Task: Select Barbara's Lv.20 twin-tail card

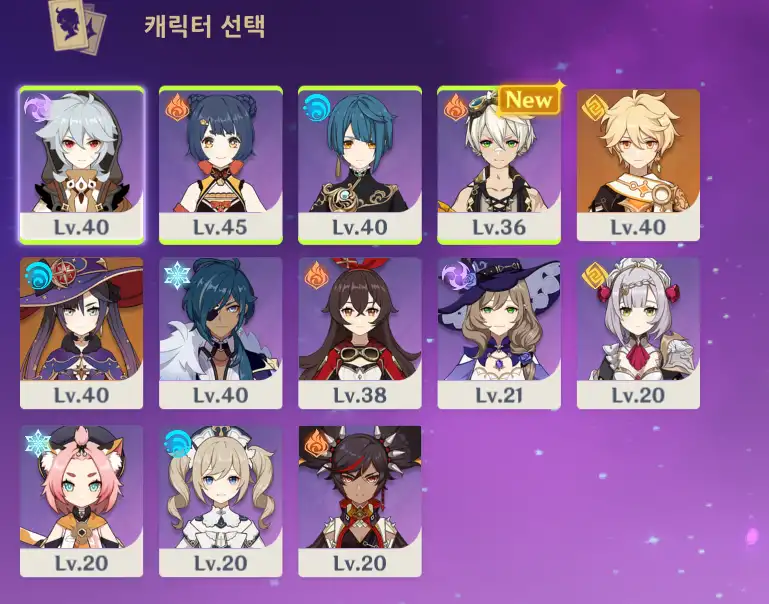Action: [x=221, y=501]
